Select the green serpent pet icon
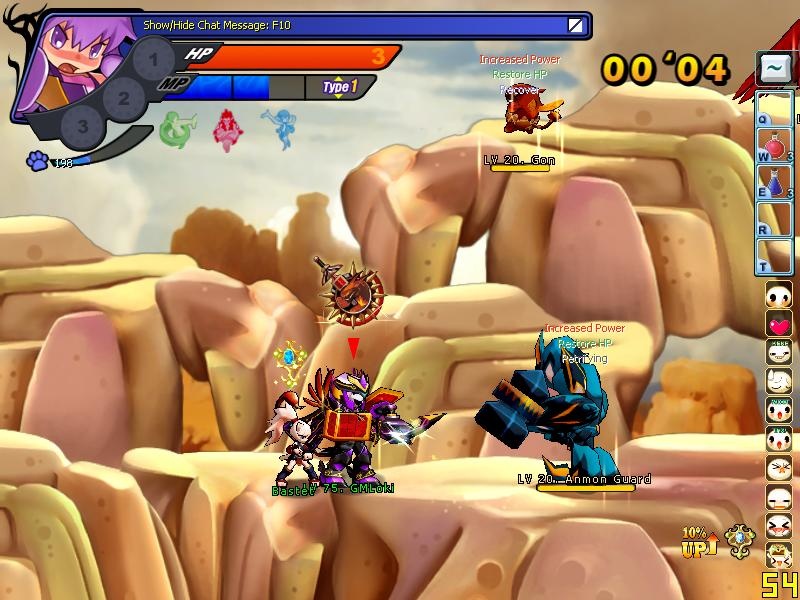The height and width of the screenshot is (600, 800). click(x=176, y=130)
